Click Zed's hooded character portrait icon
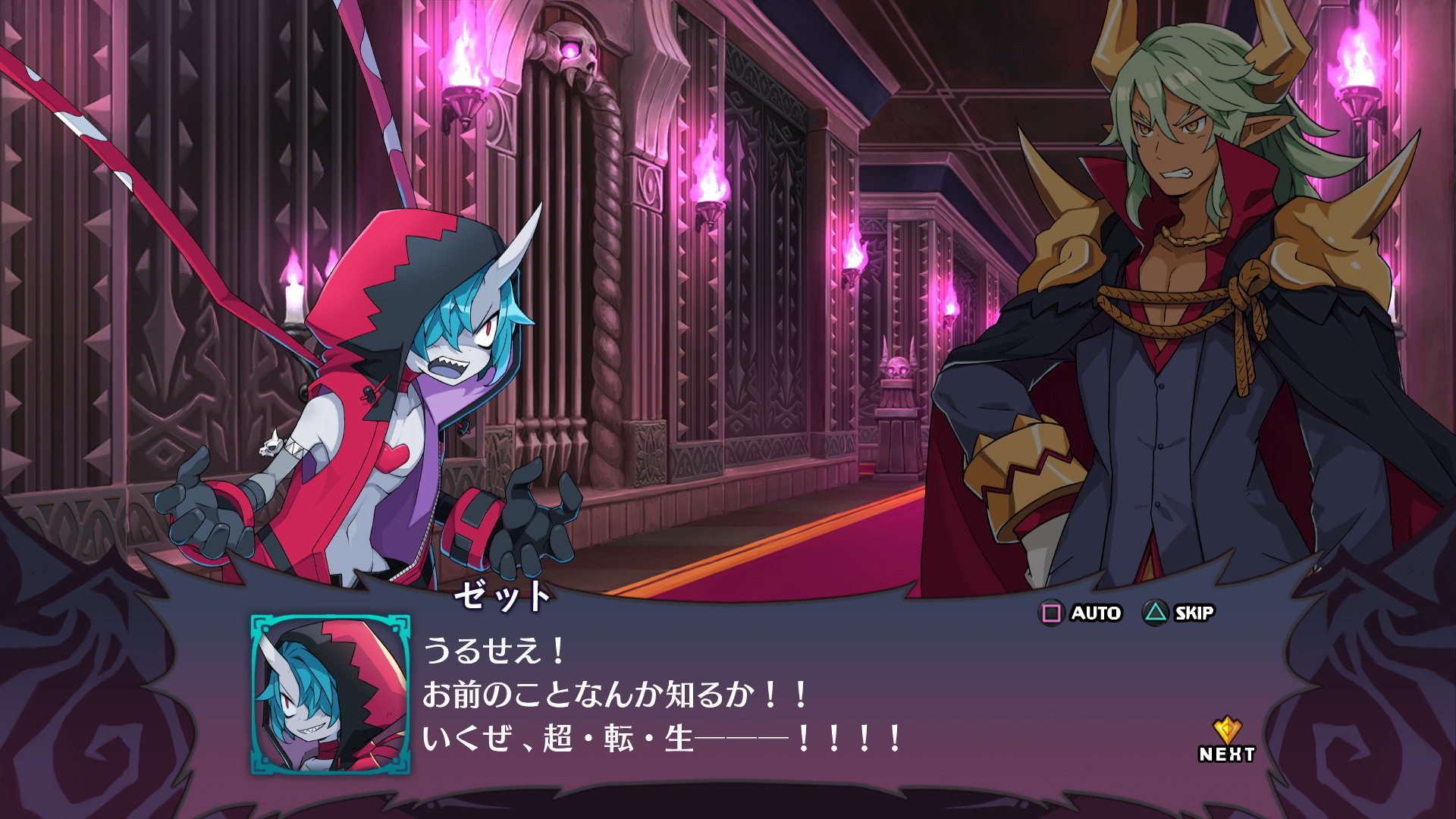The height and width of the screenshot is (819, 1456). 331,695
